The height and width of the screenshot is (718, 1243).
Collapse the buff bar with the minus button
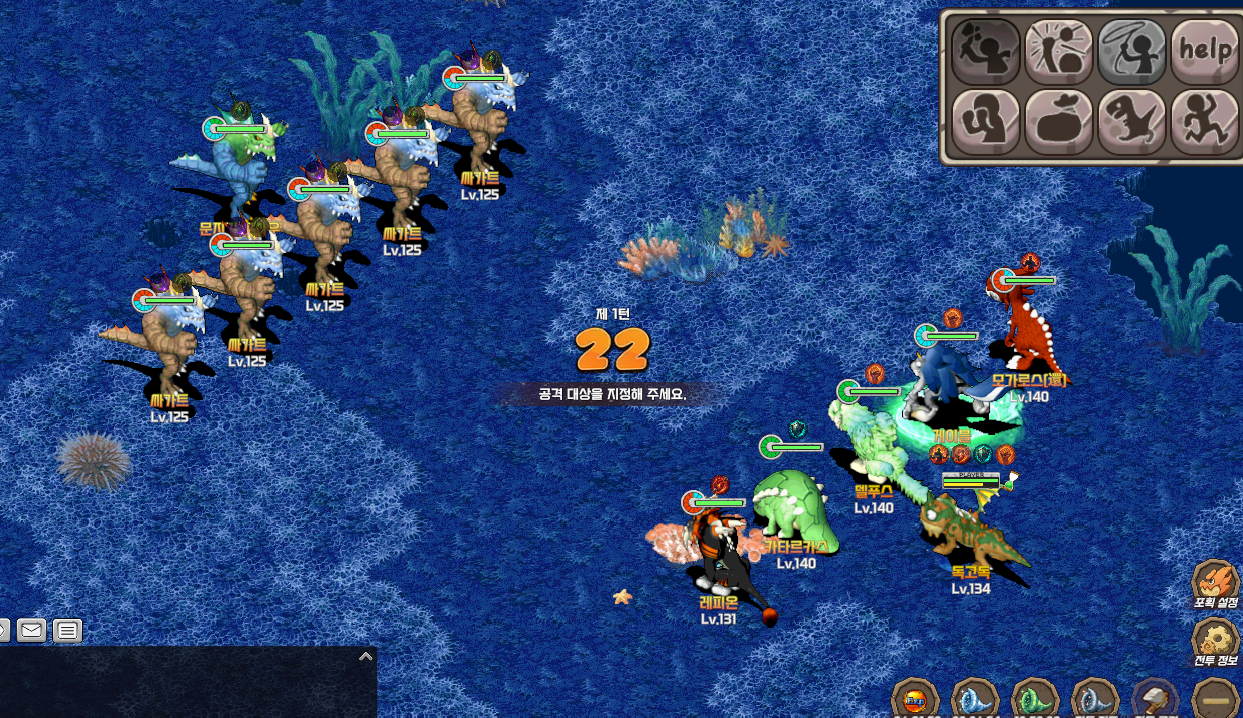[1216, 698]
